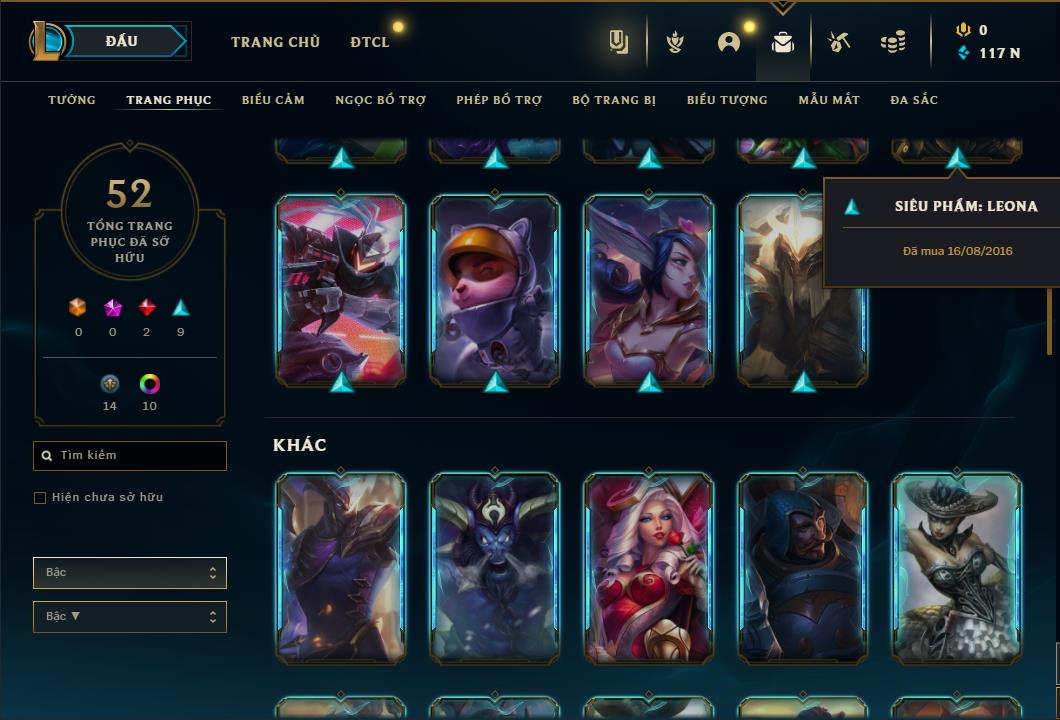The image size is (1060, 720).
Task: Go to TRANG CHỦ home page
Action: pos(275,42)
